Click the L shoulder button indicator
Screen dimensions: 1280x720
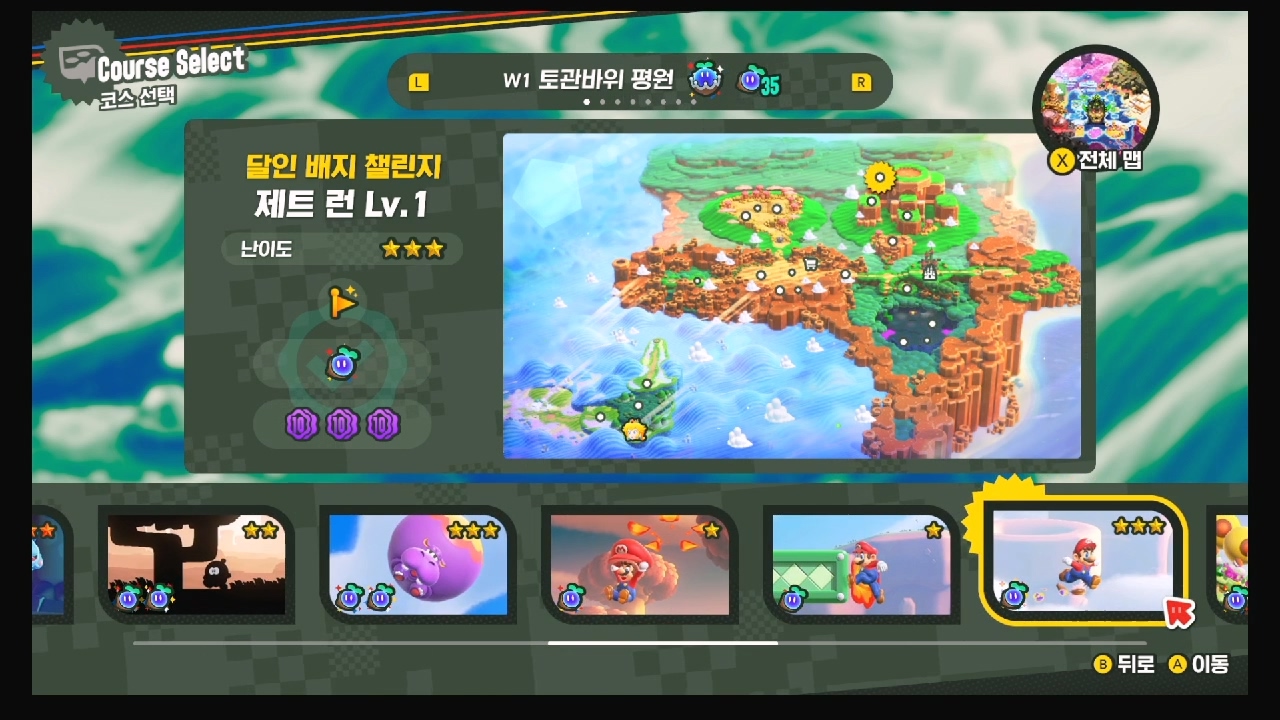coord(419,82)
